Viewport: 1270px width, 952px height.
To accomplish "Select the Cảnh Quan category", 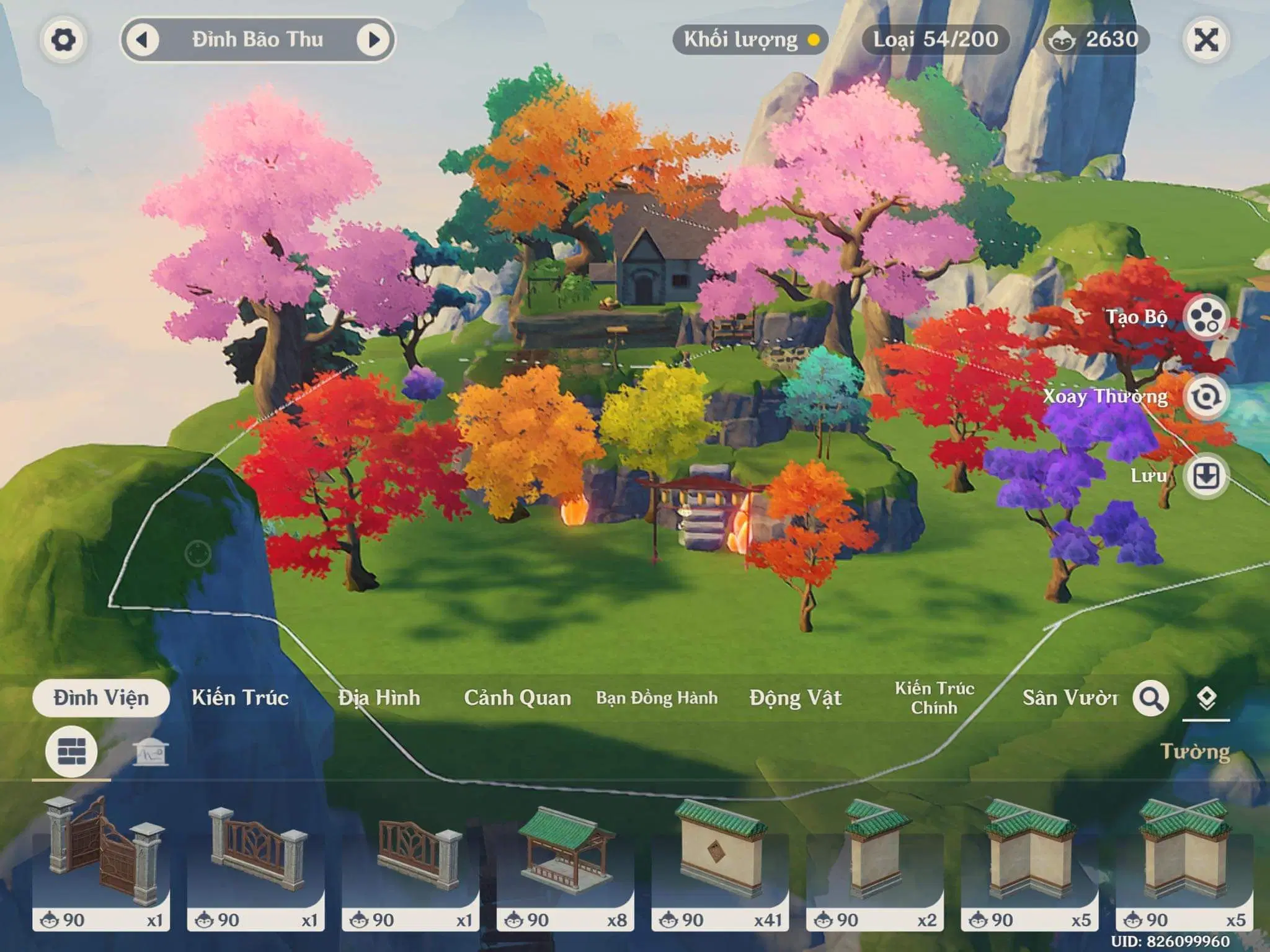I will tap(517, 698).
